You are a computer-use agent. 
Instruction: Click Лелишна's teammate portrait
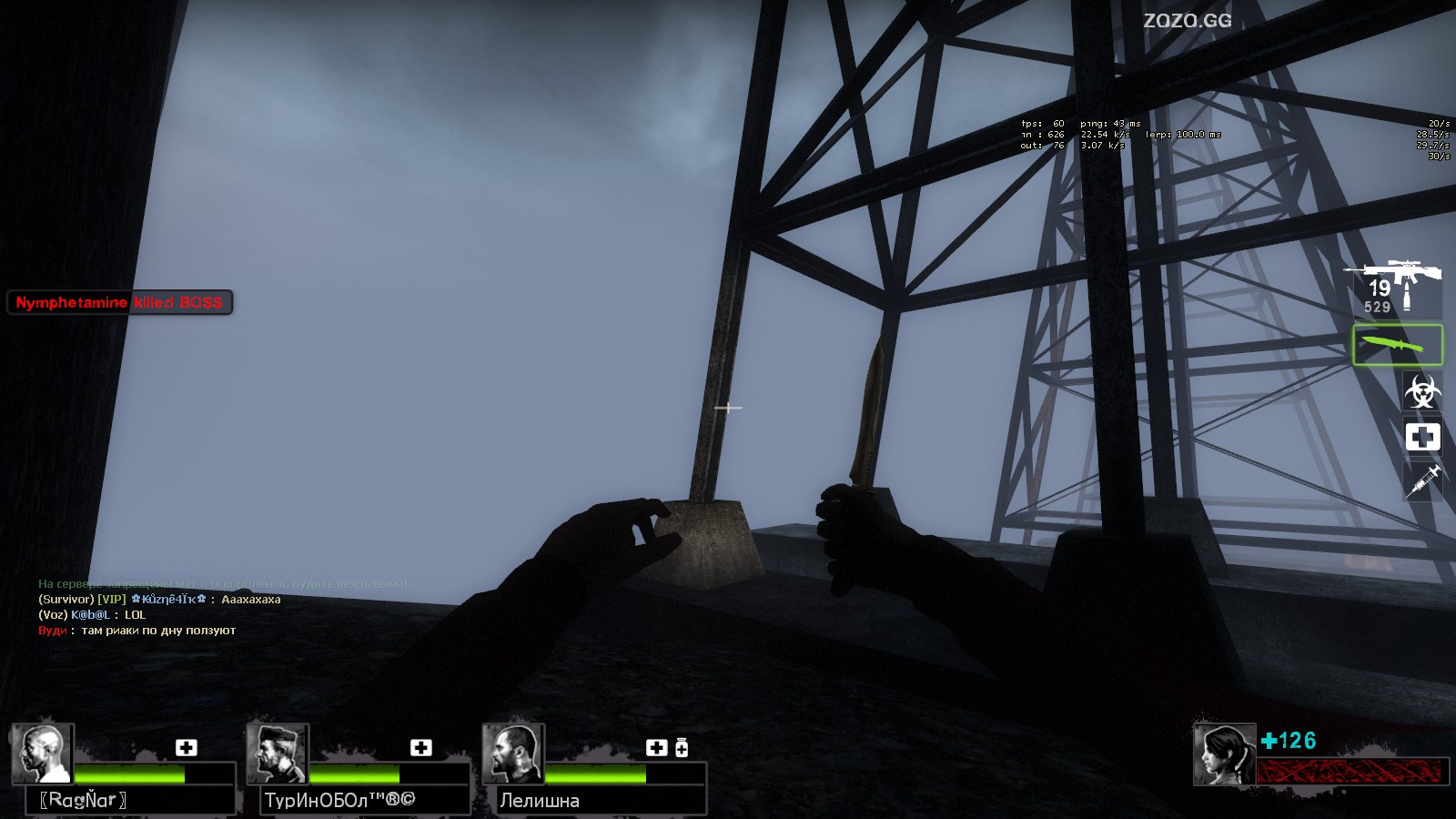coord(513,753)
